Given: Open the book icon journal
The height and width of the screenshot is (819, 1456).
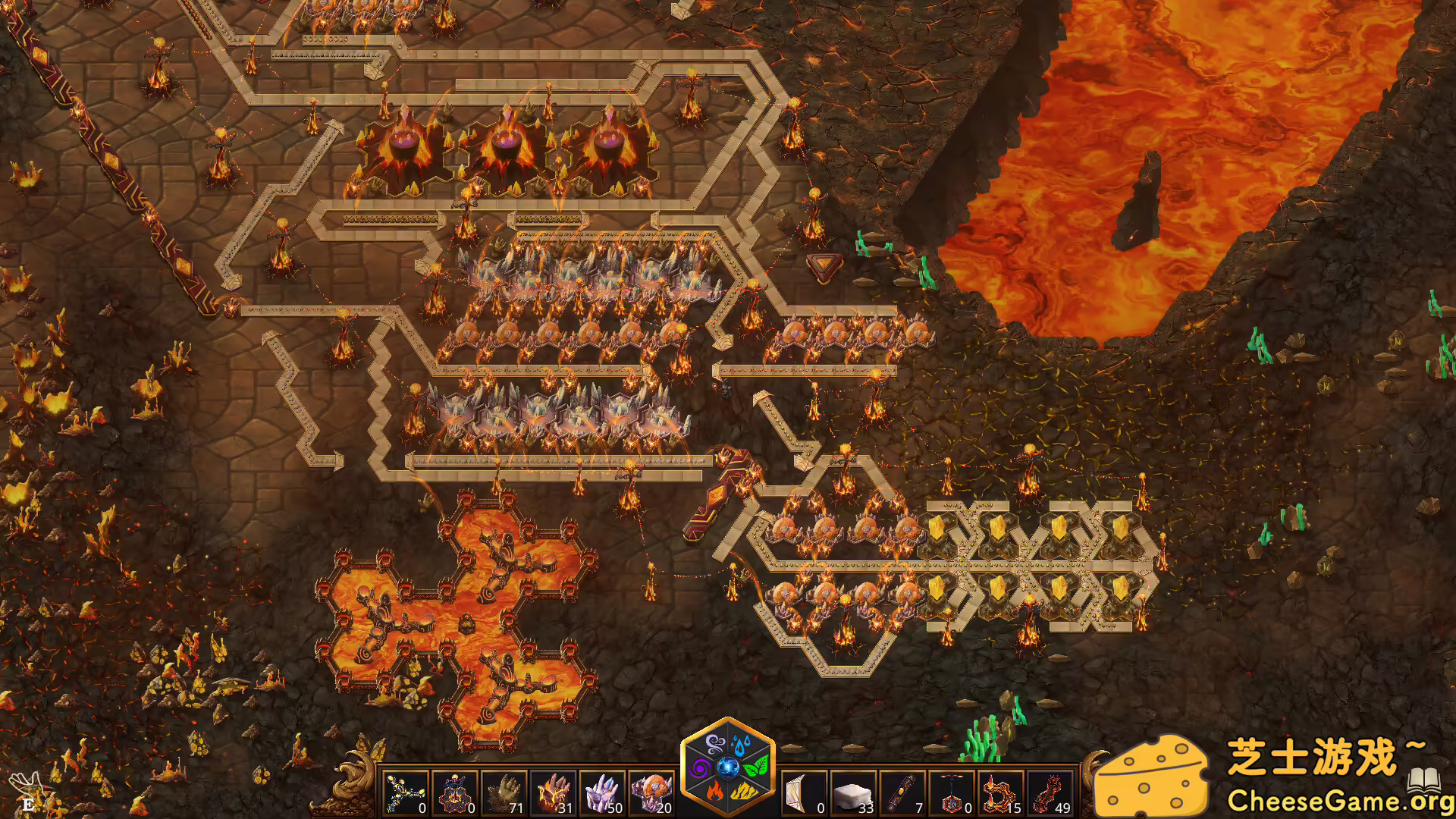Looking at the screenshot, I should (1423, 780).
